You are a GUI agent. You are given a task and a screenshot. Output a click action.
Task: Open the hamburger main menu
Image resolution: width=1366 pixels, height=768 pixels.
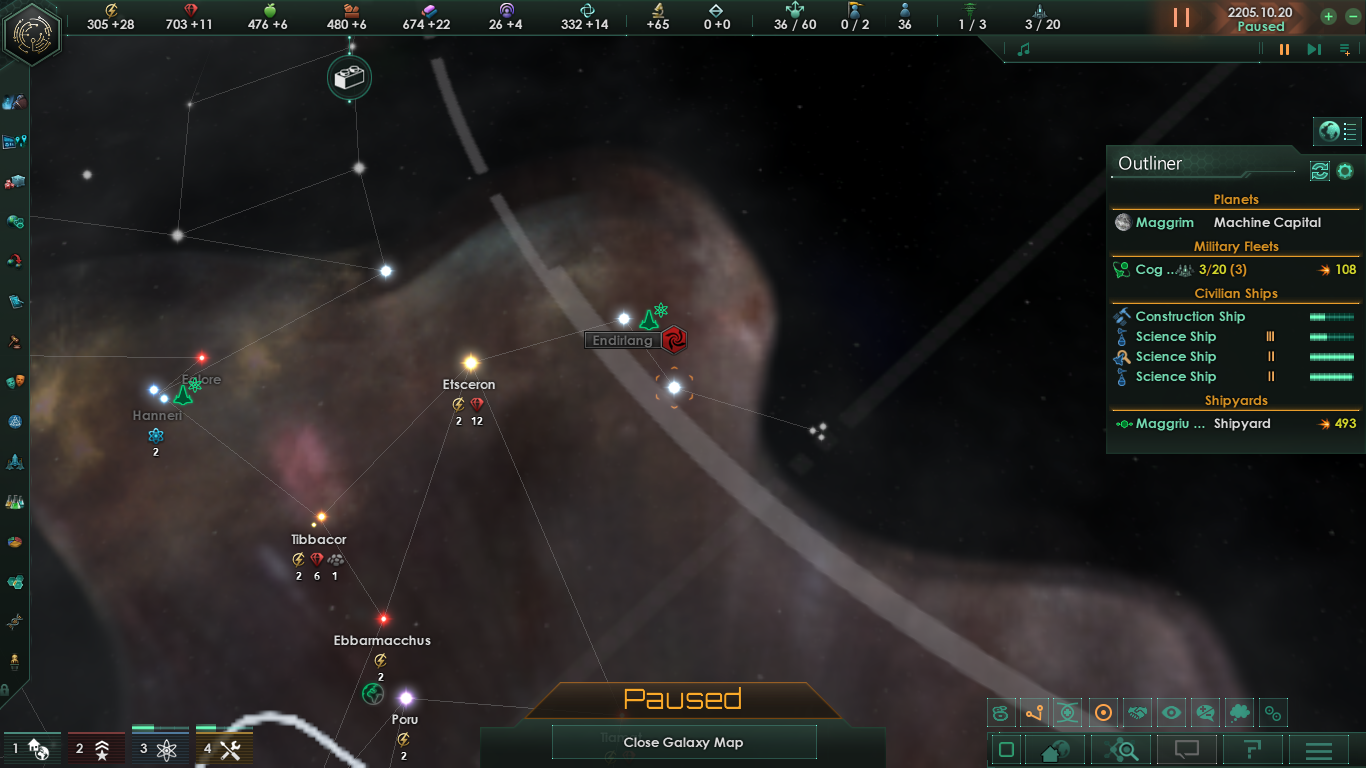[1319, 749]
